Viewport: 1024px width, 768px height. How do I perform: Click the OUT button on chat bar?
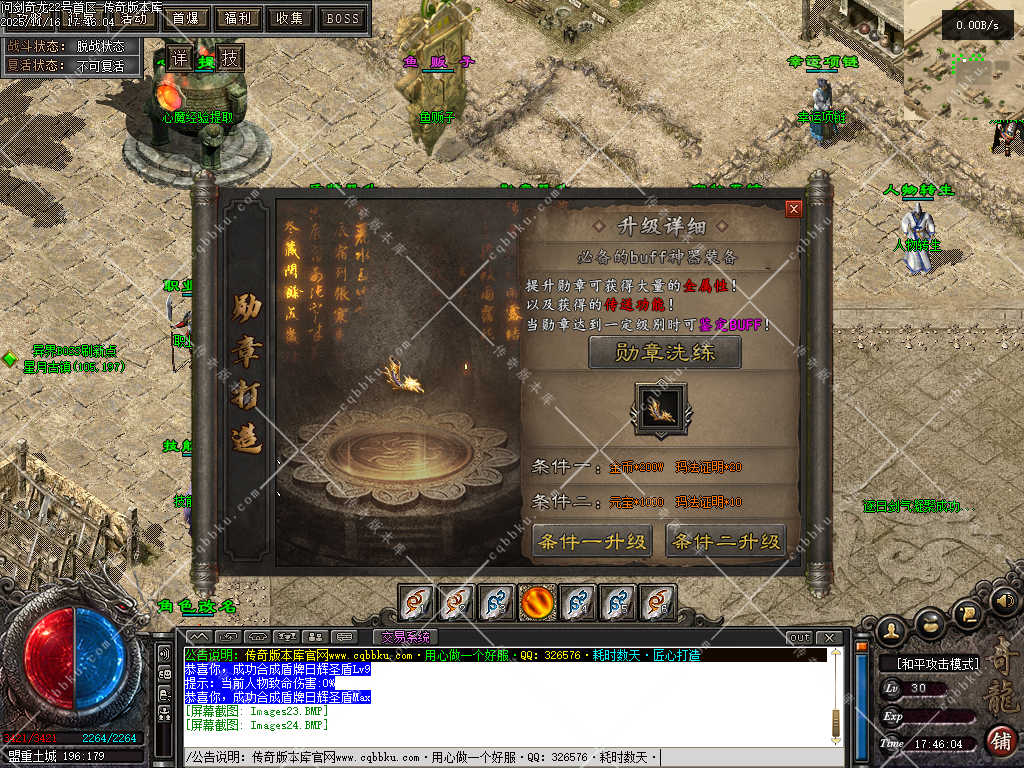(x=800, y=638)
